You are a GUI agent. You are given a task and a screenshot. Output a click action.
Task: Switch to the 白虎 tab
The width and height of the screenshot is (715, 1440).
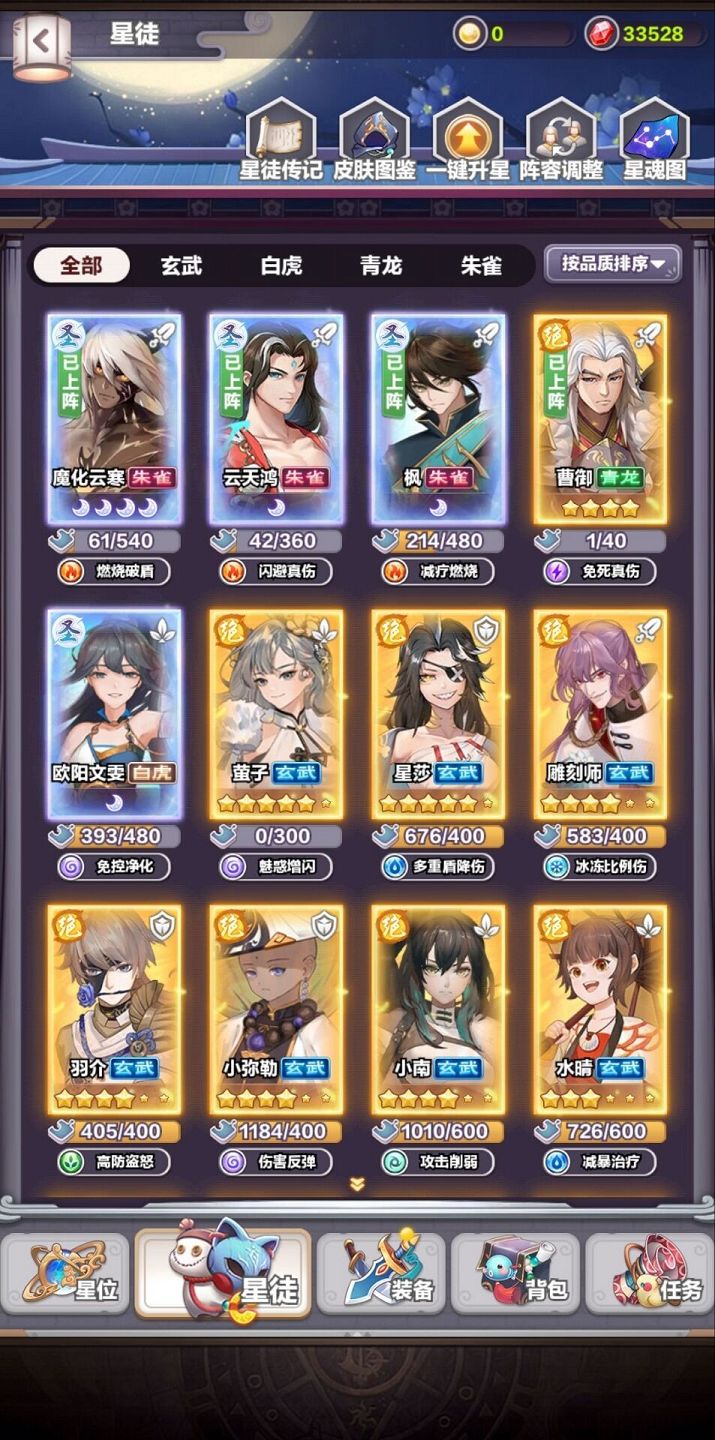[x=281, y=266]
